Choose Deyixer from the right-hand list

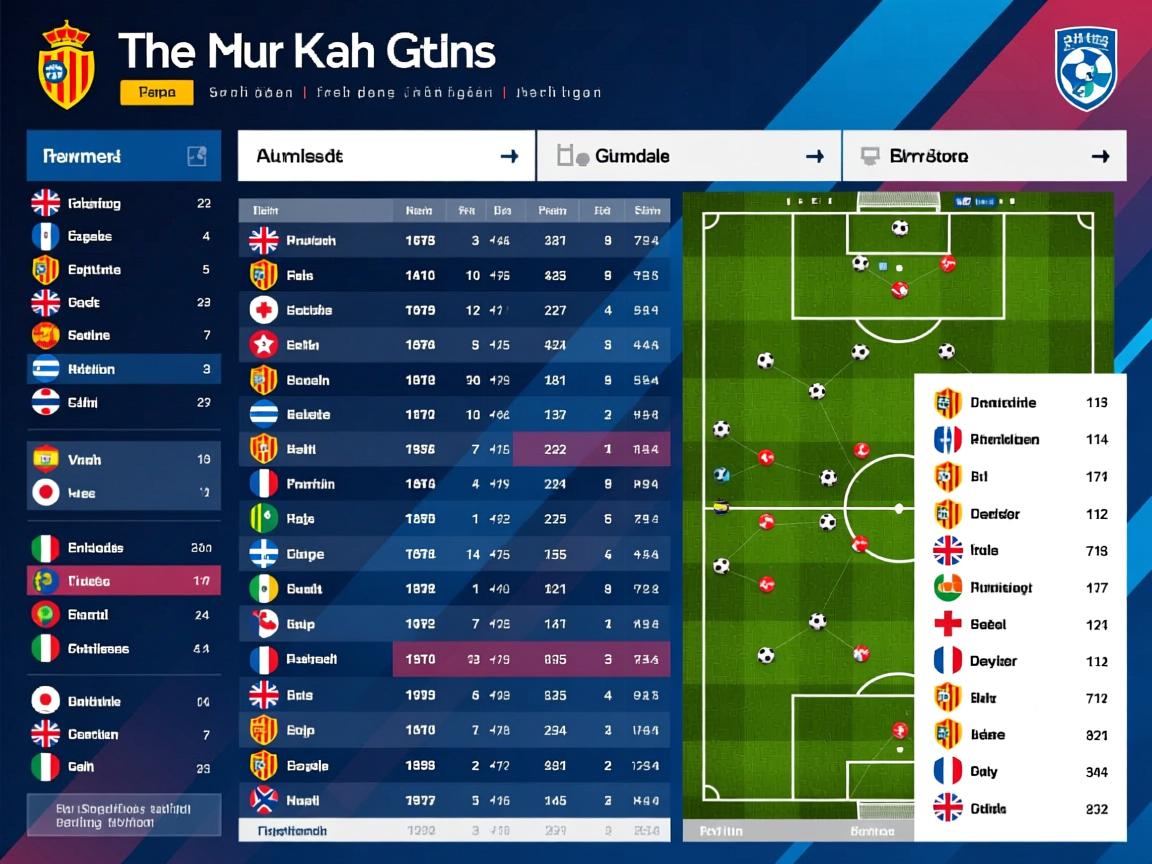[1020, 661]
